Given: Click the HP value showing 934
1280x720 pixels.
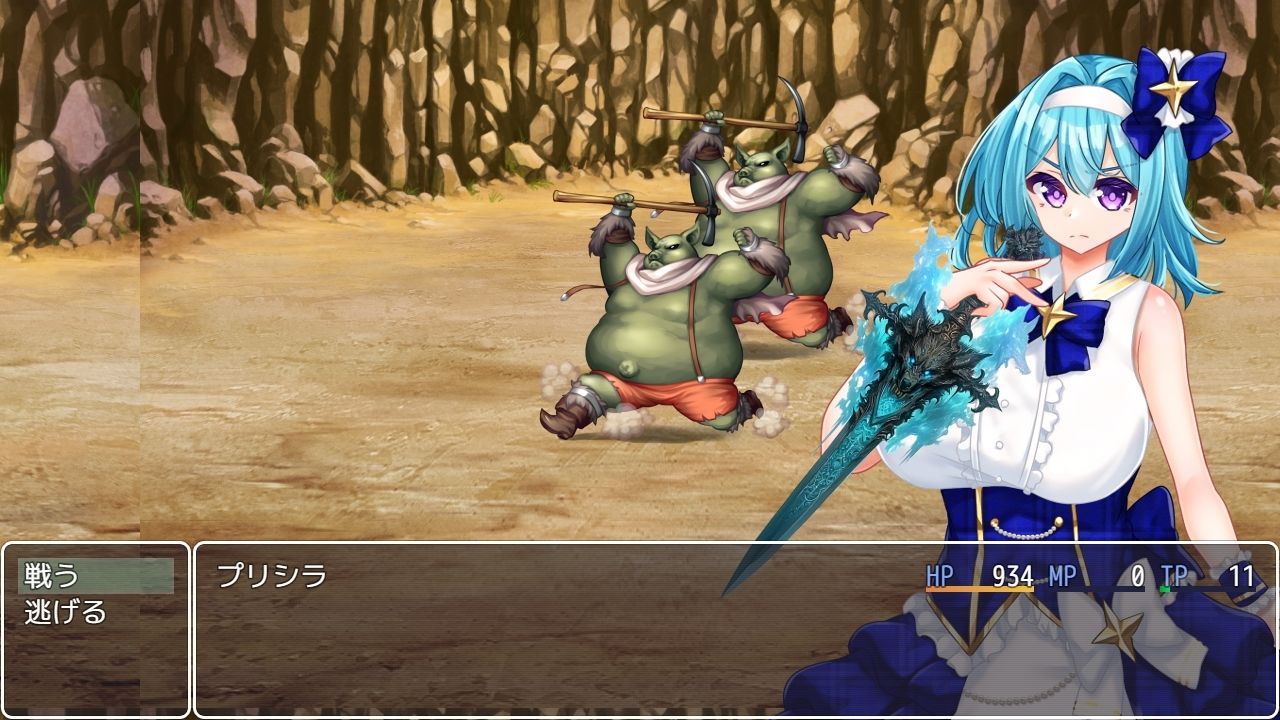Looking at the screenshot, I should (1010, 575).
